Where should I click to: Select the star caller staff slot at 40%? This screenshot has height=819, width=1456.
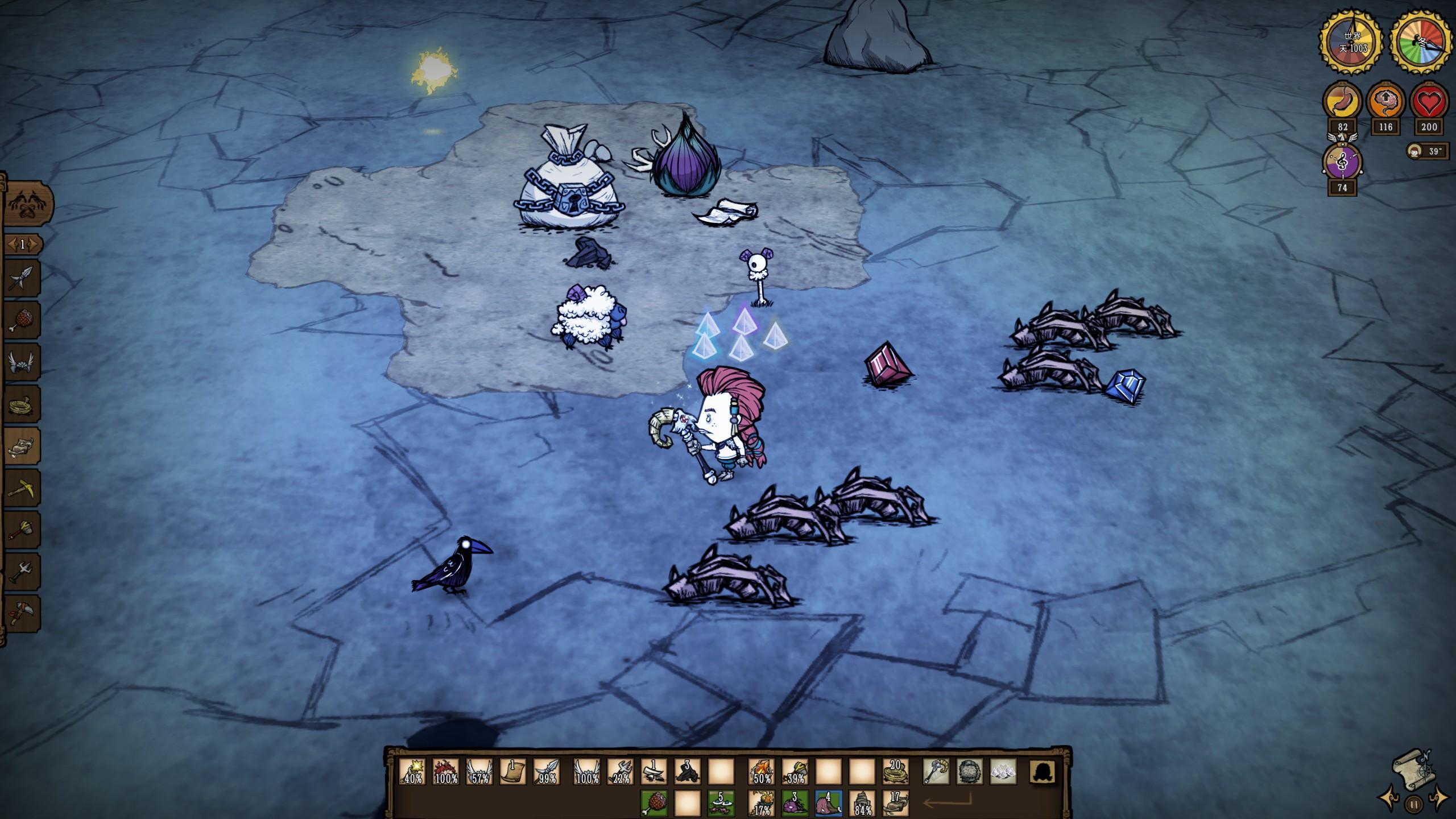pos(413,772)
